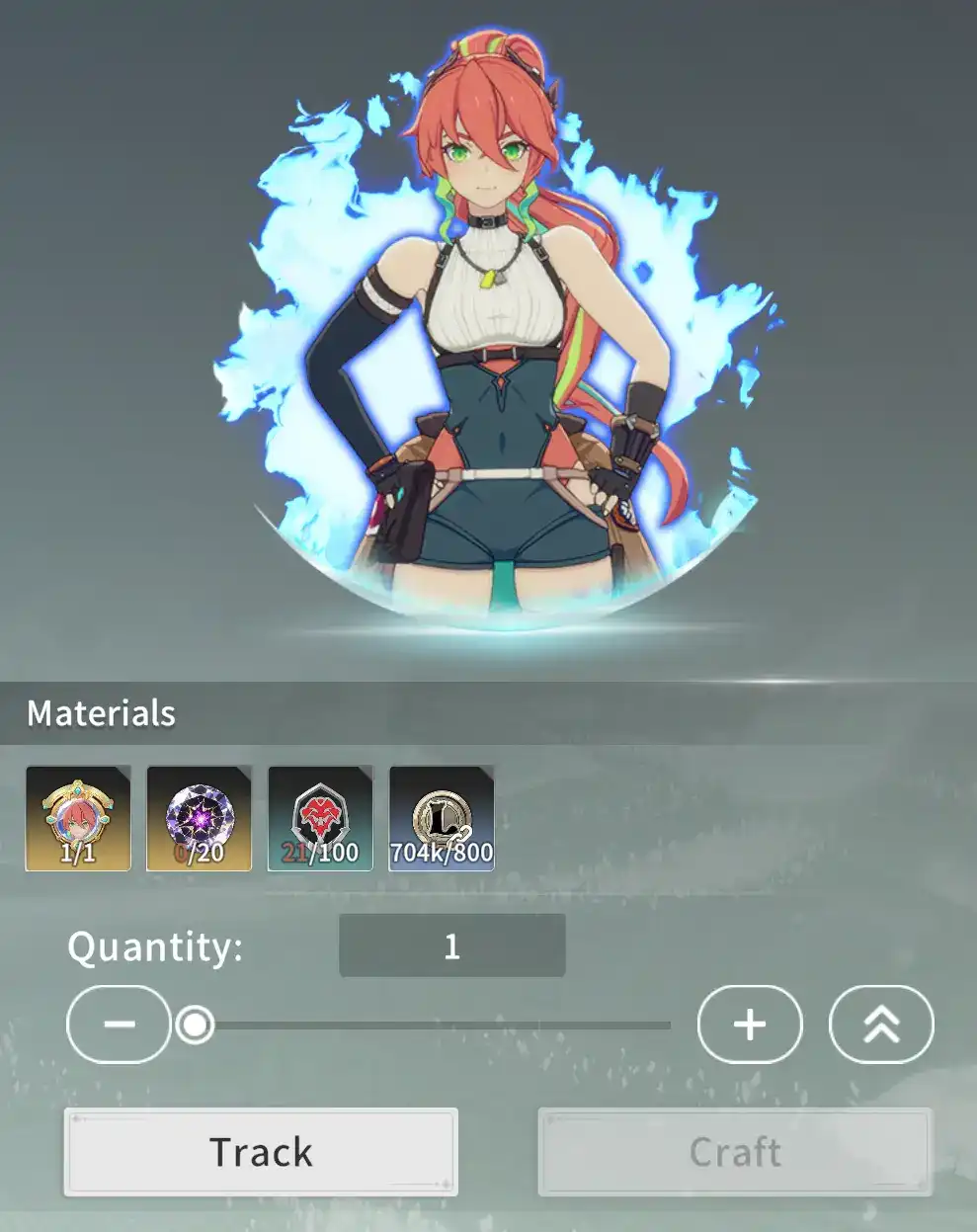Select the red lion emblem material
977x1232 pixels.
pyautogui.click(x=320, y=818)
